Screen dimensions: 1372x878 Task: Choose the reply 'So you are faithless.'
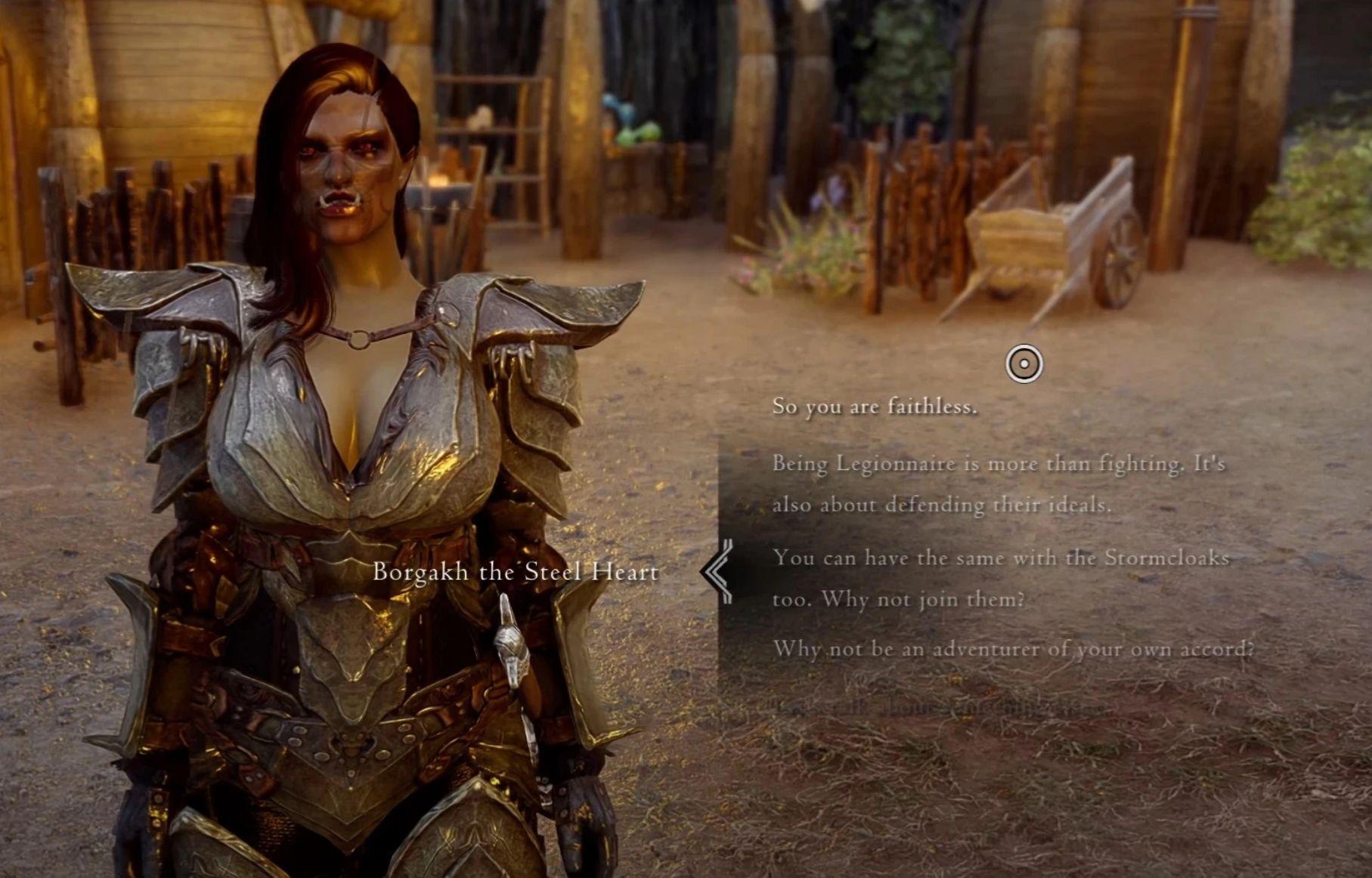pyautogui.click(x=874, y=407)
